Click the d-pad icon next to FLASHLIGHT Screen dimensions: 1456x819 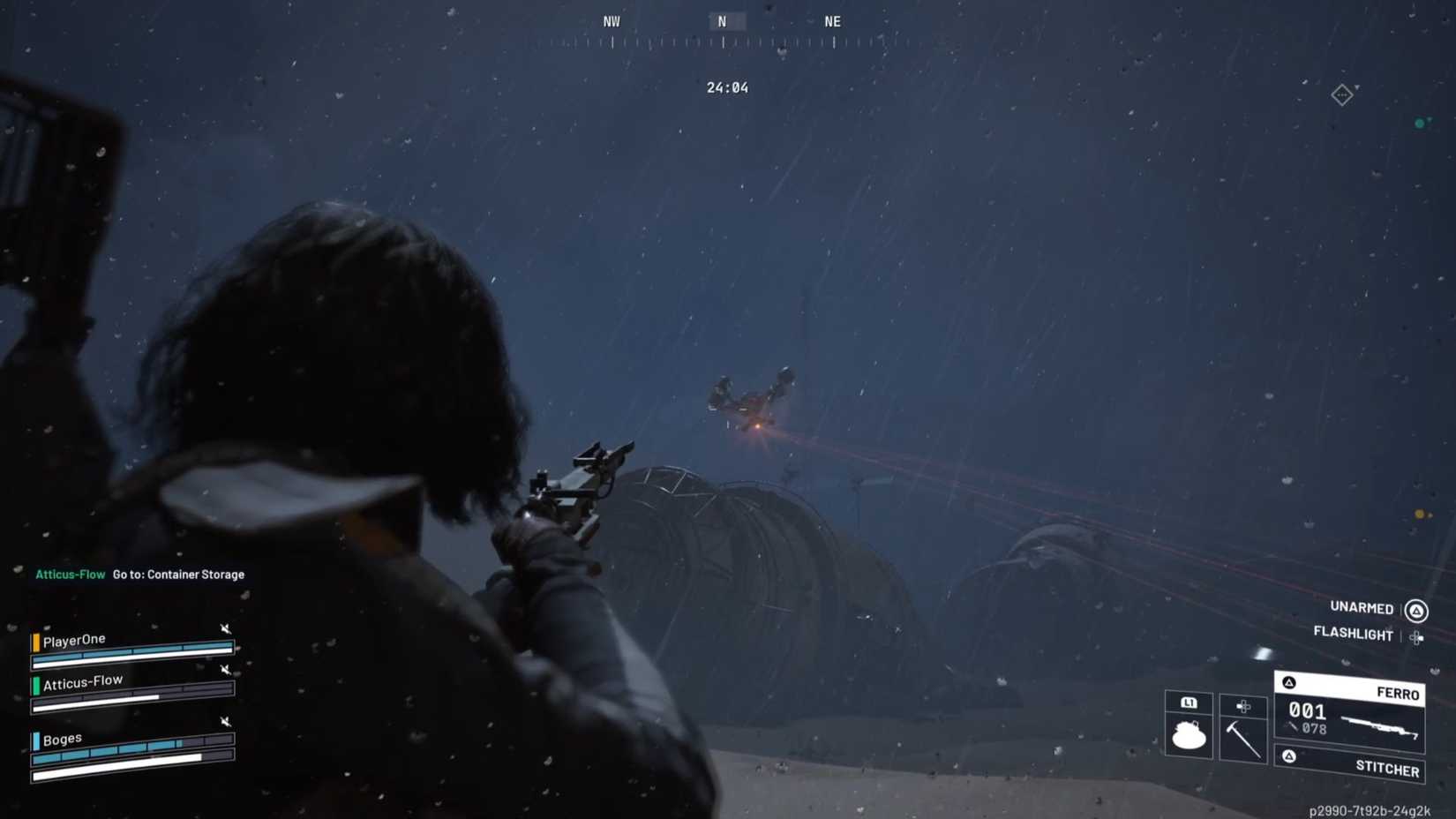[x=1416, y=636]
